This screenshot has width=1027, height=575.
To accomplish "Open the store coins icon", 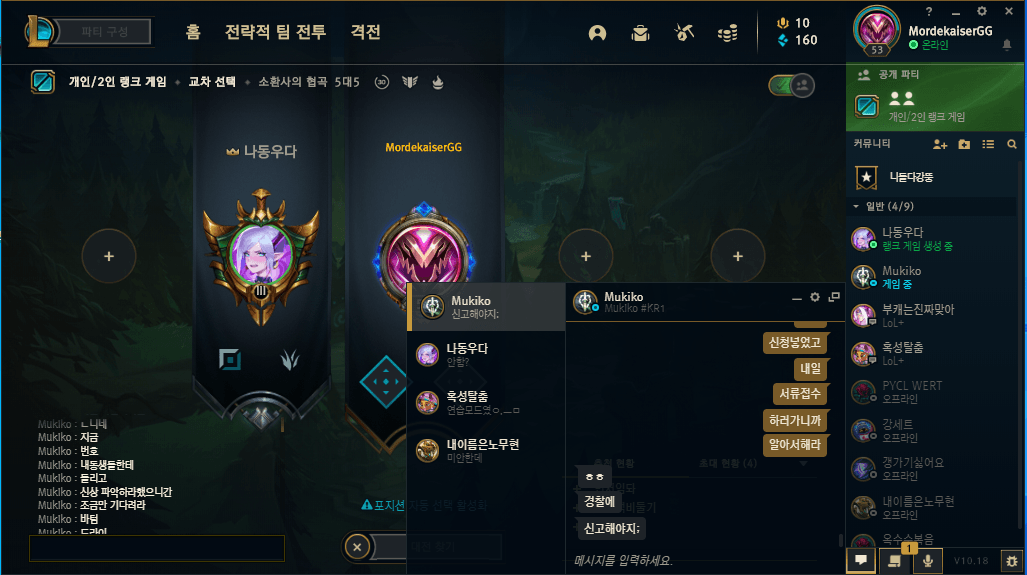I will click(x=727, y=33).
